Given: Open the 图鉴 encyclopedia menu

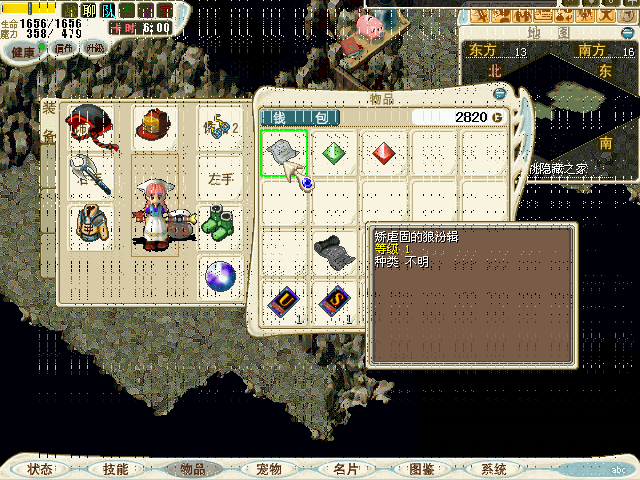Looking at the screenshot, I should coord(421,468).
